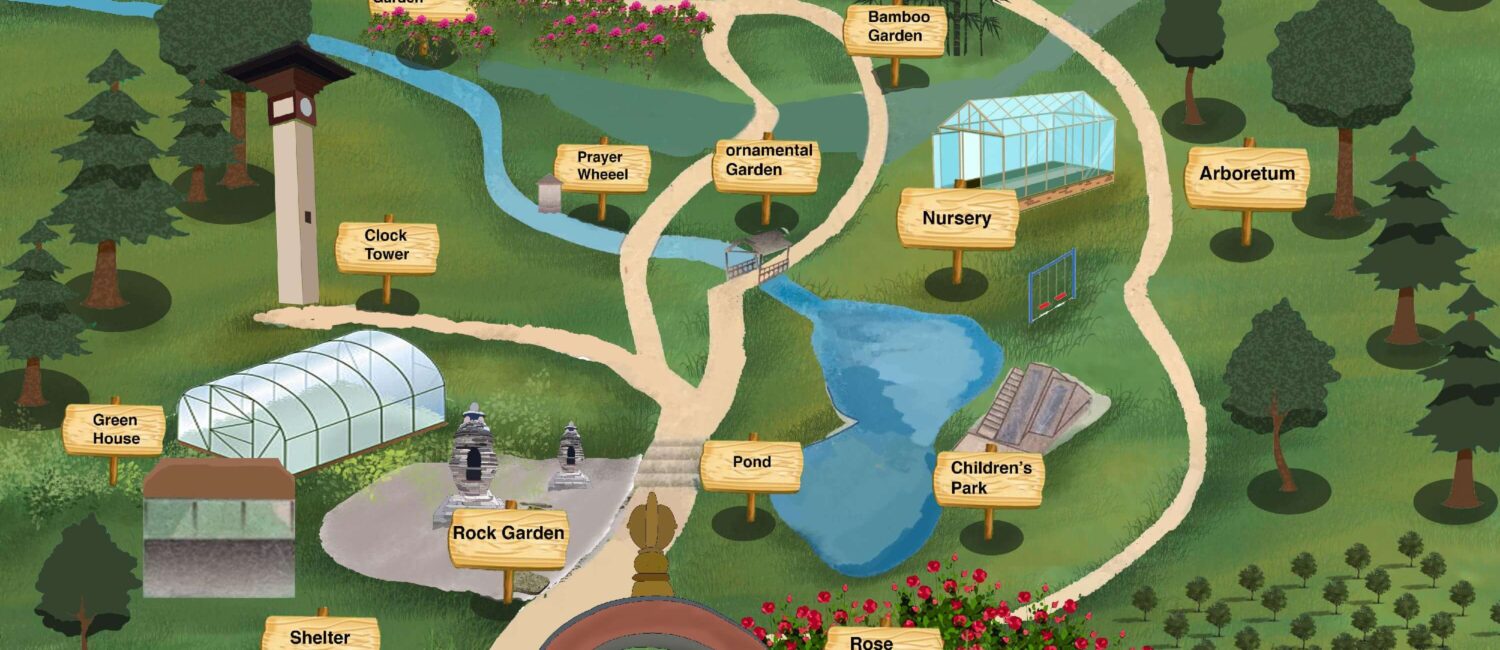Open the Green House sign
Screen dimensions: 1500x650
click(115, 429)
